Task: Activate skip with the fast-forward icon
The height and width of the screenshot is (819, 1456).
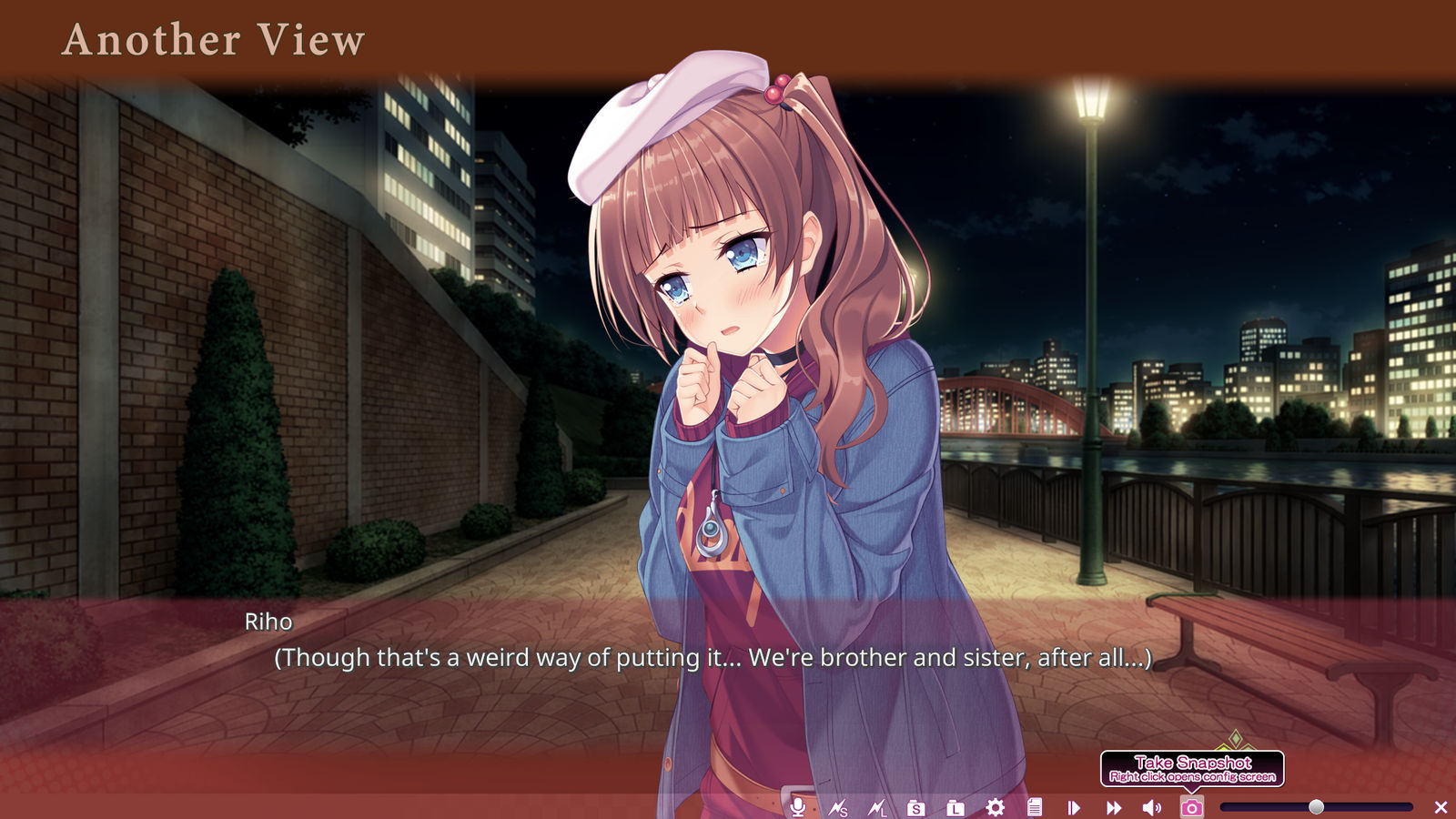Action: [1113, 807]
